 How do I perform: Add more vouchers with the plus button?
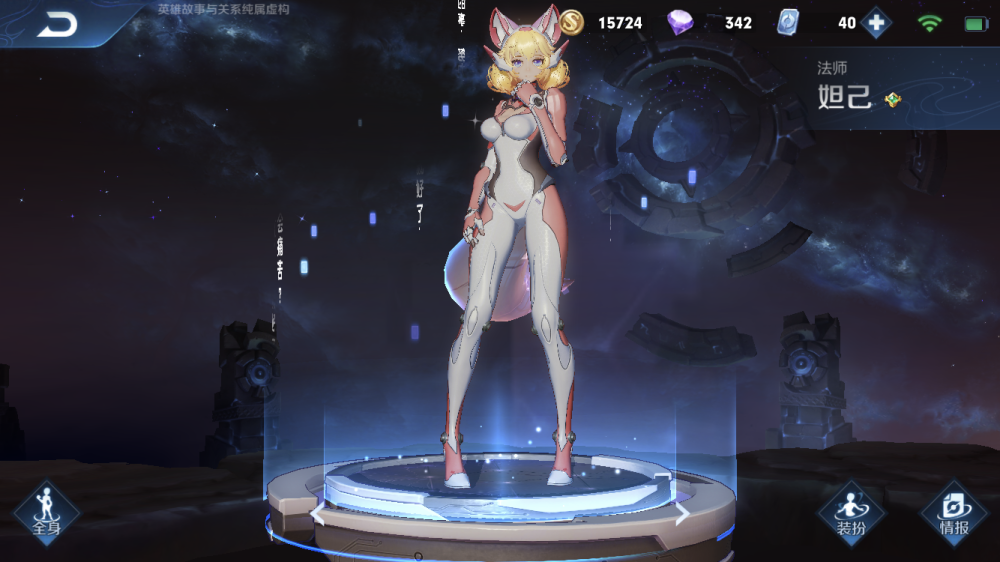(876, 23)
